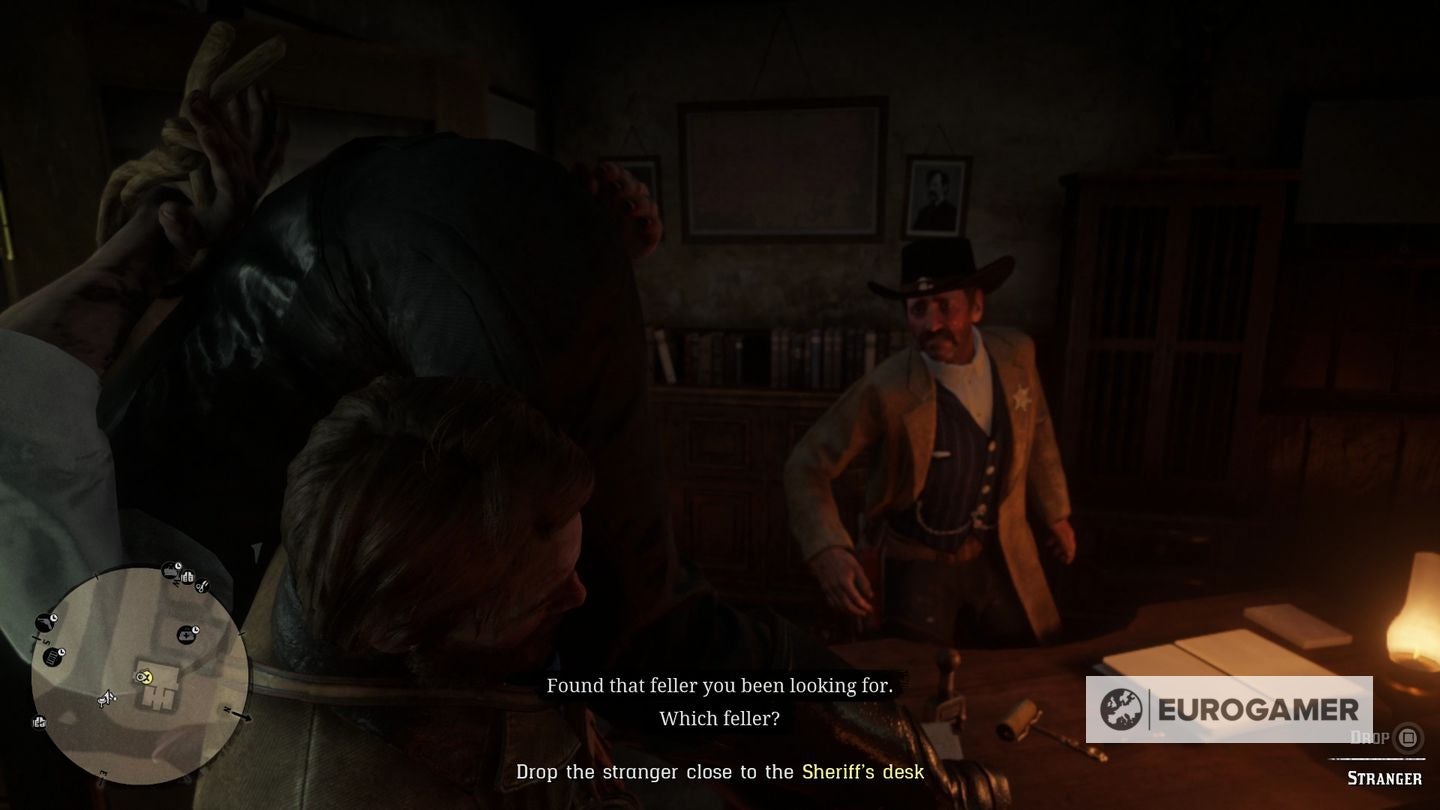Select the hotel icon on the minimap
This screenshot has height=810, width=1440.
tap(188, 577)
